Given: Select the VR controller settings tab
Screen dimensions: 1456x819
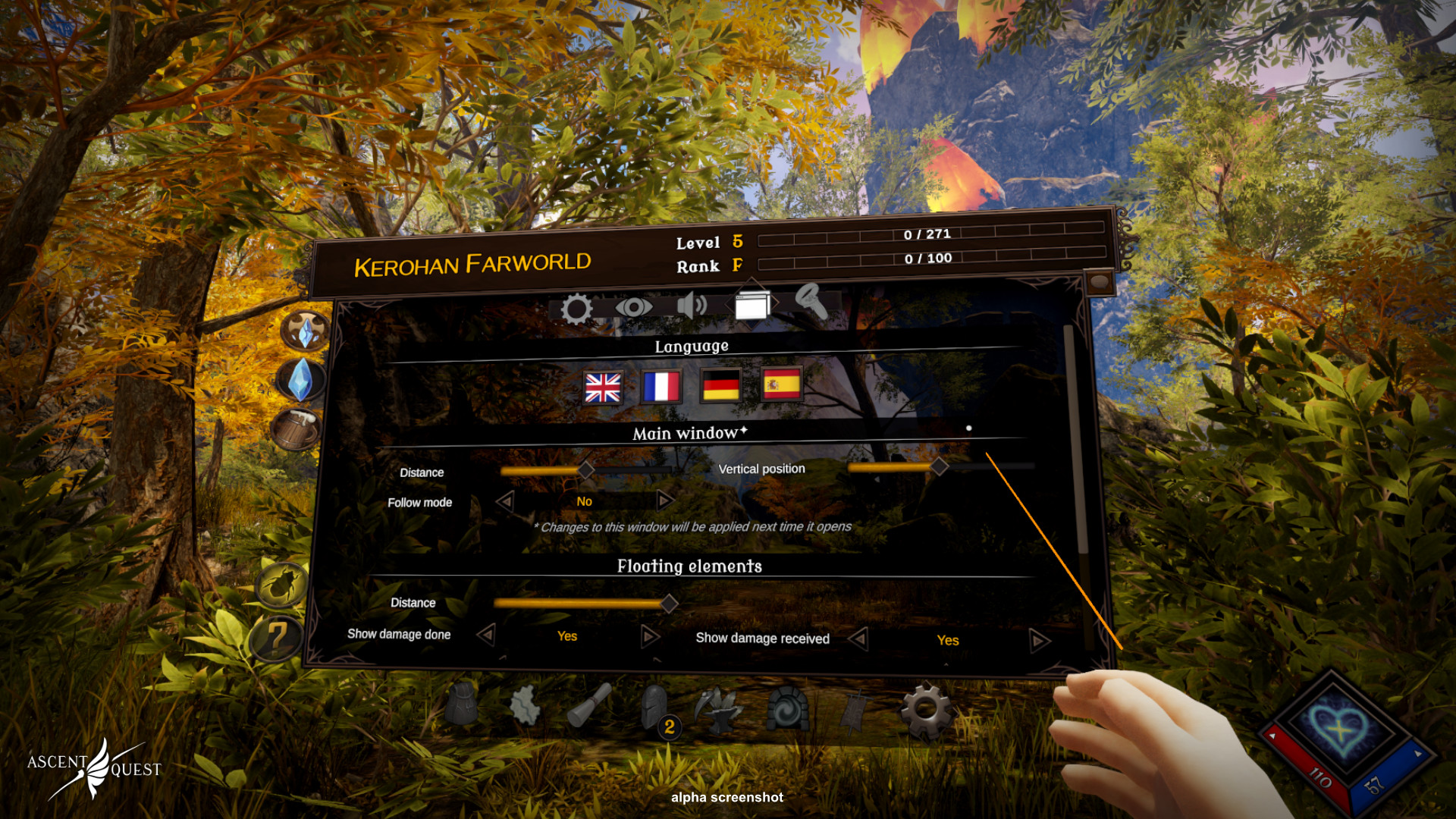Looking at the screenshot, I should click(811, 302).
